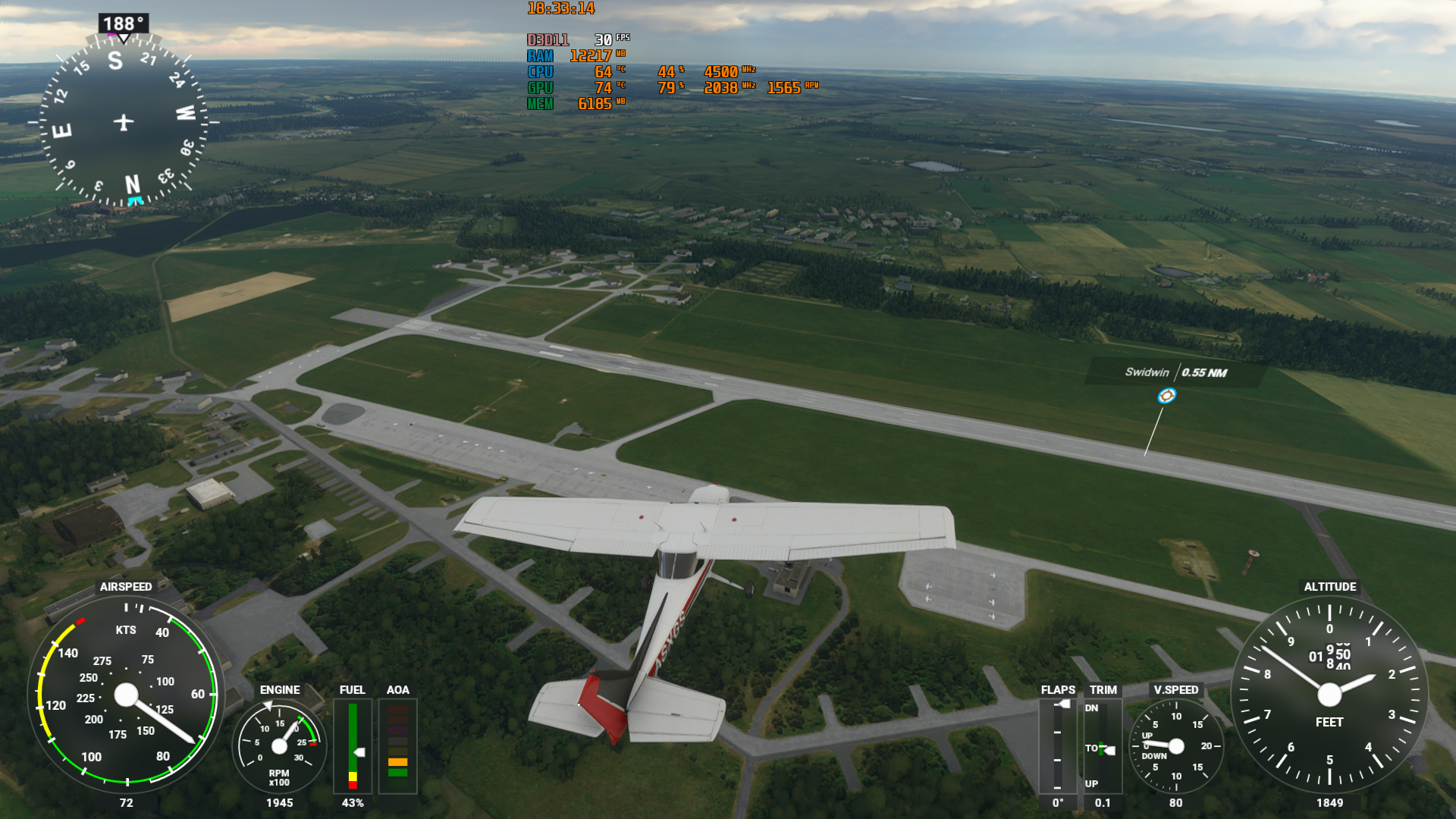
Task: Open the heading compass dial
Action: pyautogui.click(x=124, y=122)
